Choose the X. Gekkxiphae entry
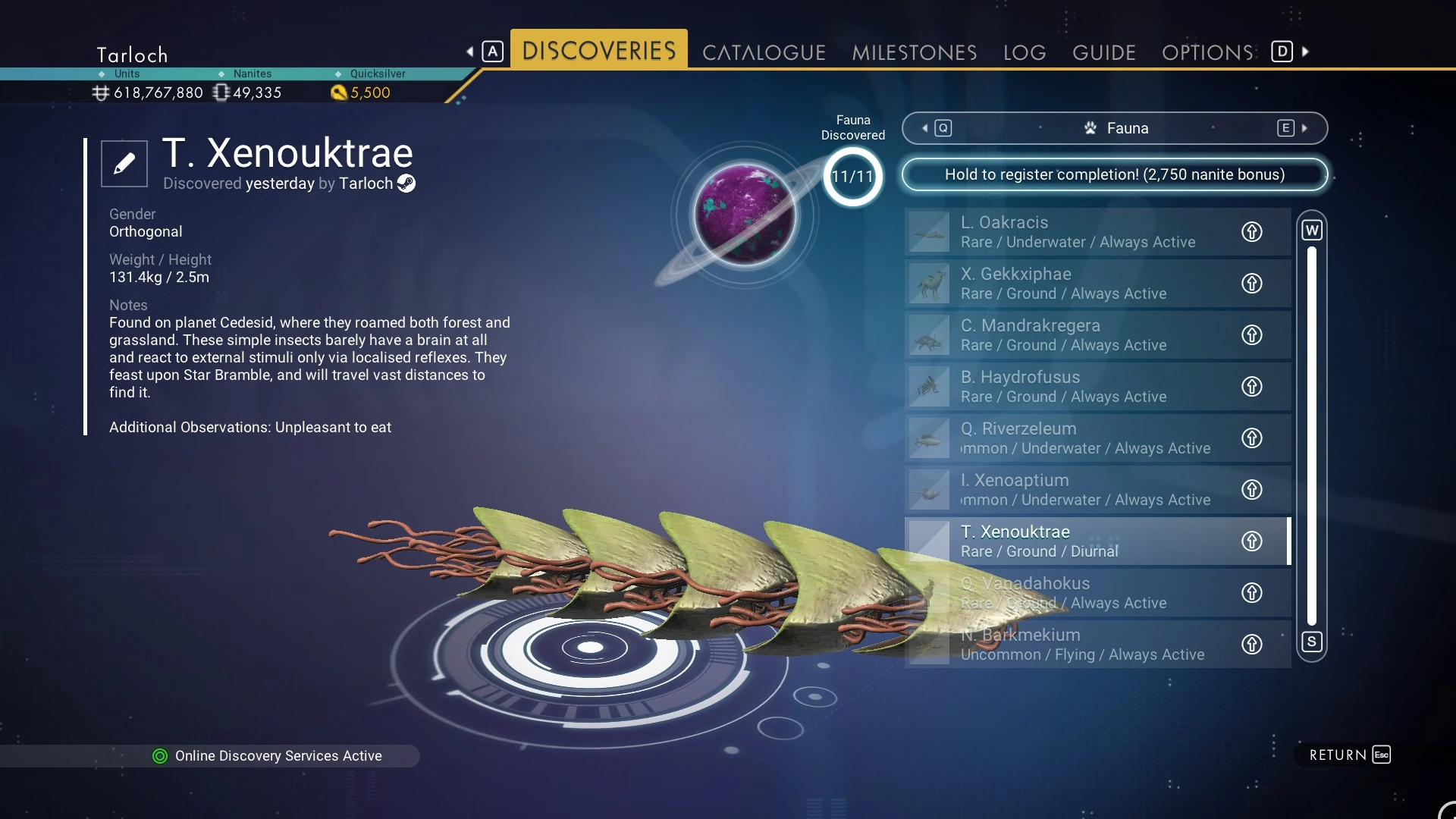The image size is (1456, 819). pos(1077,283)
